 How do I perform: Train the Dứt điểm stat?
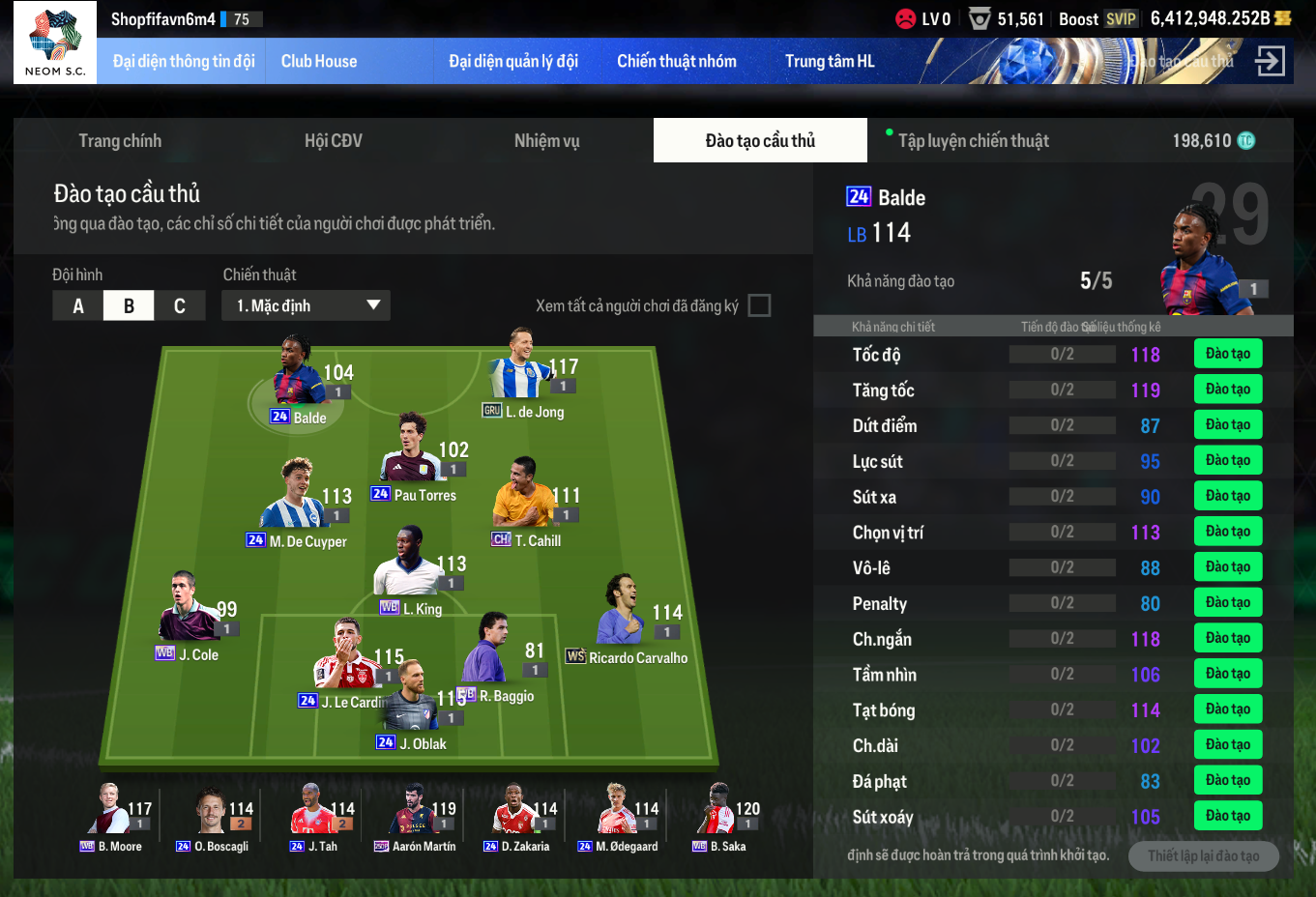(1227, 424)
